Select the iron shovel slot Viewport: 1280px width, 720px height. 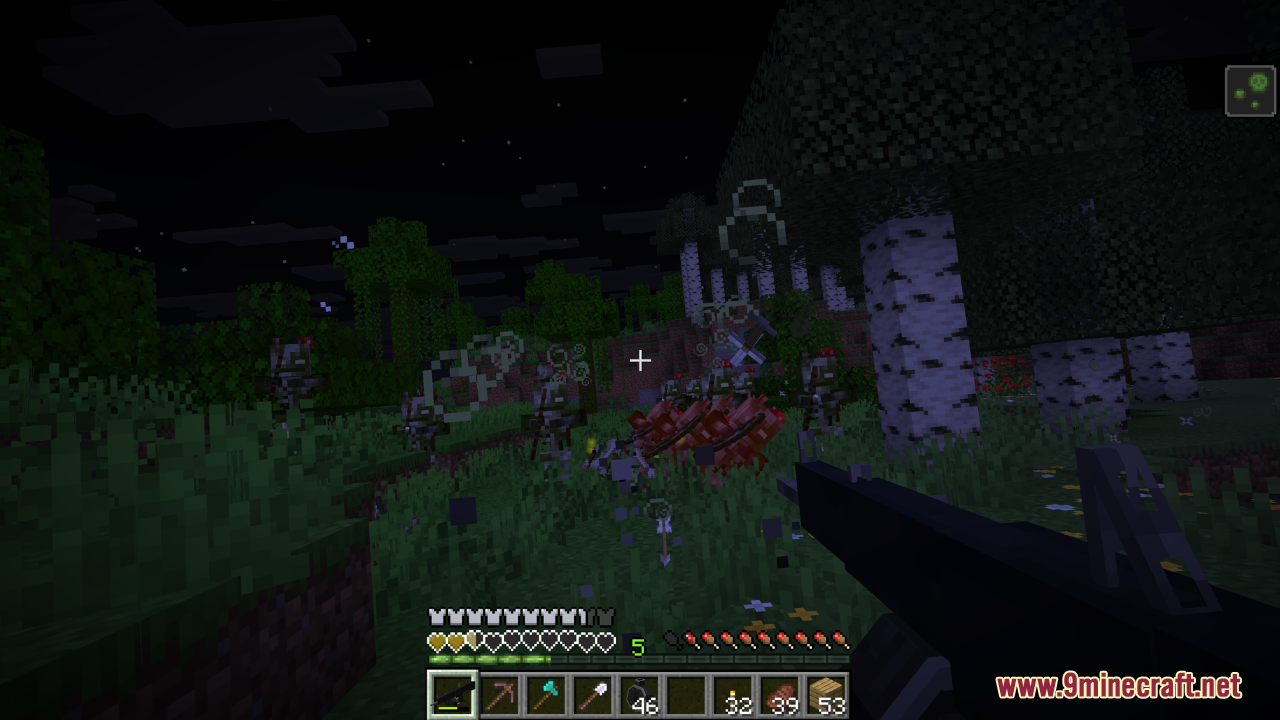tap(592, 695)
